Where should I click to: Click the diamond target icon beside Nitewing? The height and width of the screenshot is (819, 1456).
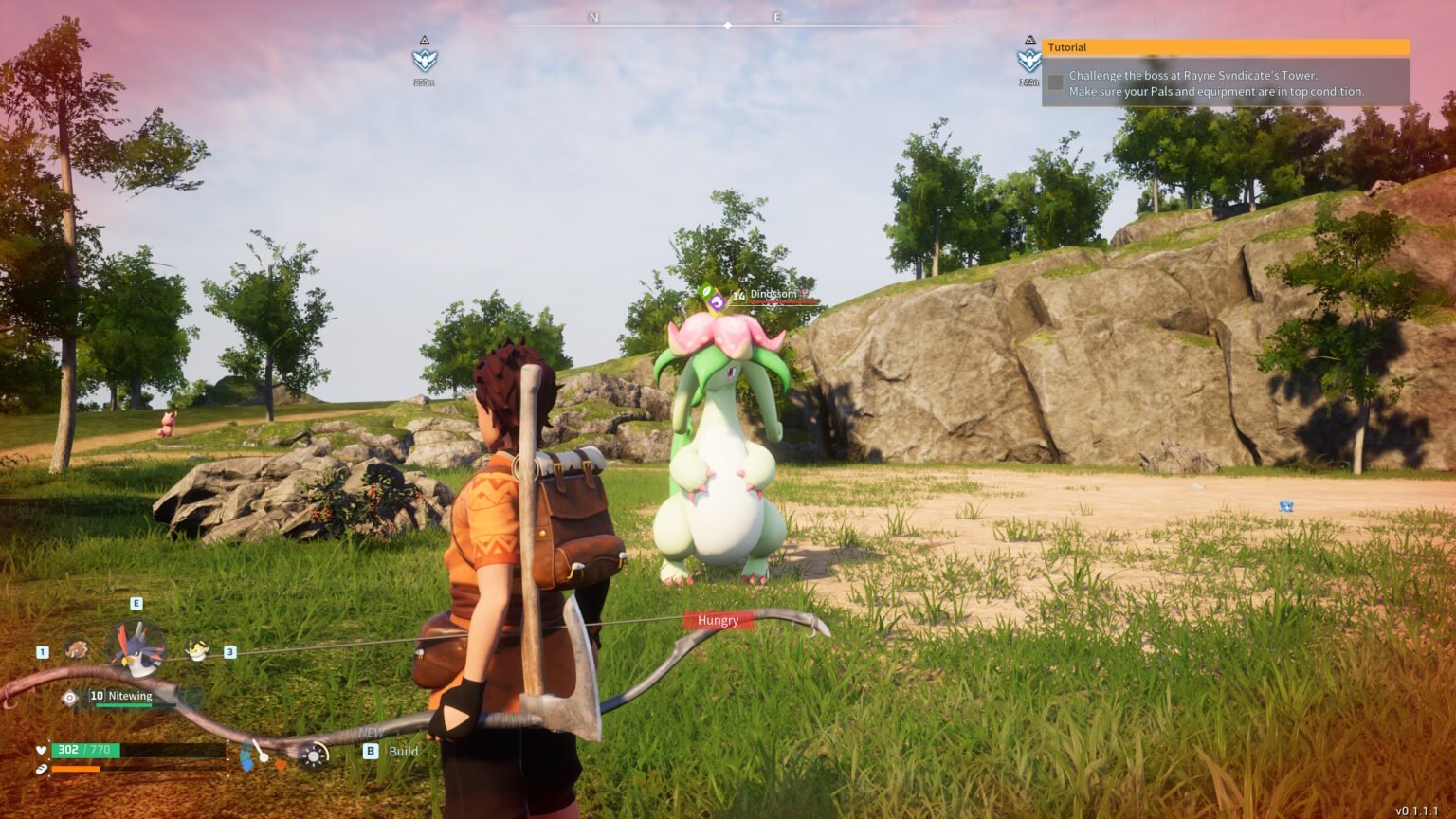[x=69, y=698]
